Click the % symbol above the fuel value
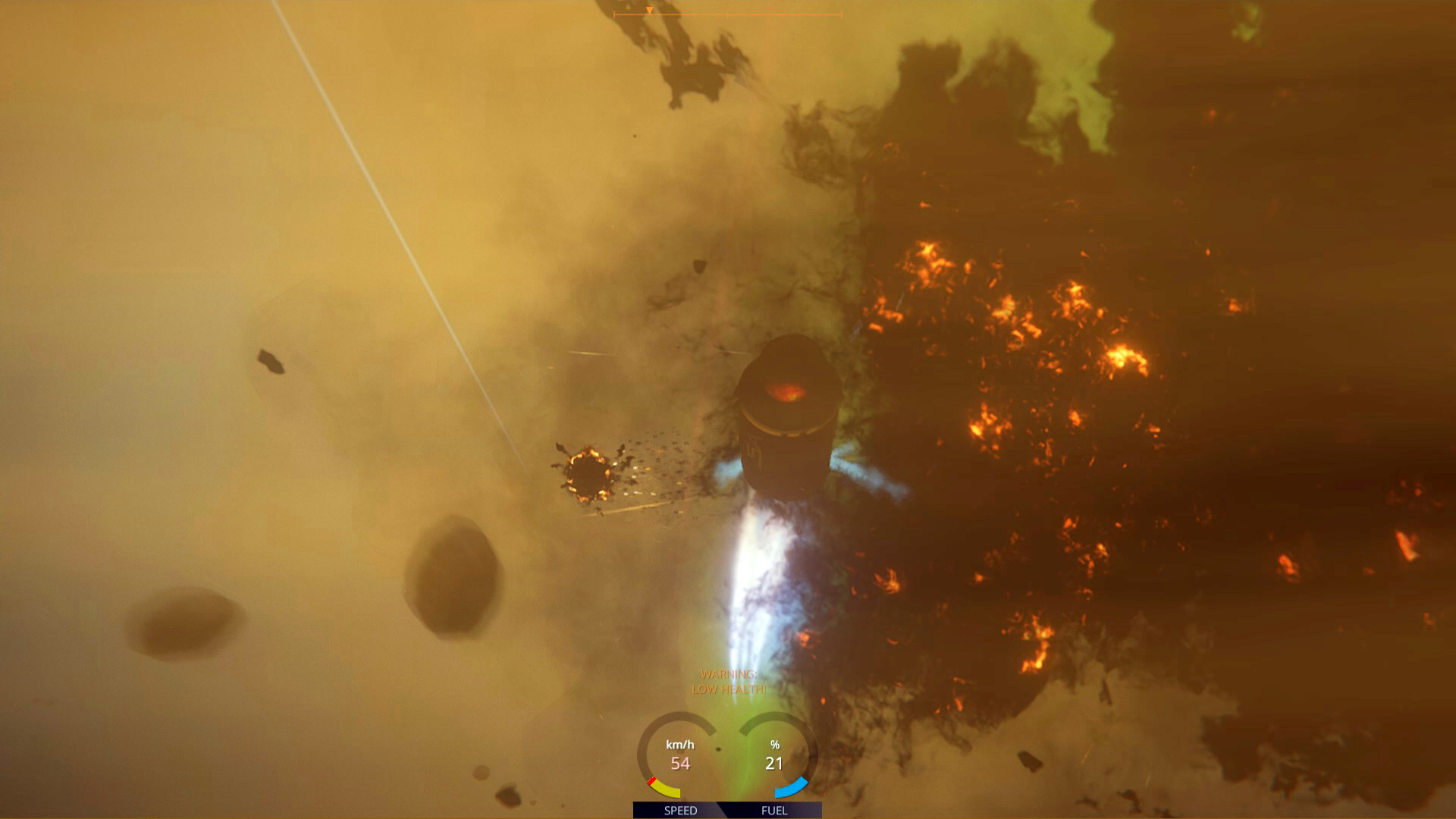The height and width of the screenshot is (819, 1456). [775, 745]
